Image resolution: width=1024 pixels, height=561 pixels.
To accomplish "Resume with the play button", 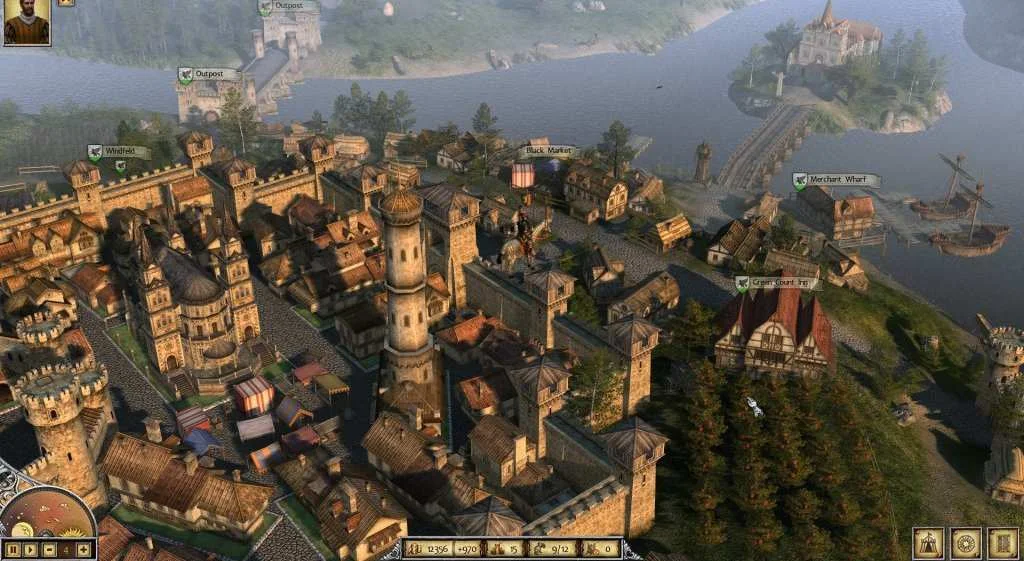I will point(31,549).
